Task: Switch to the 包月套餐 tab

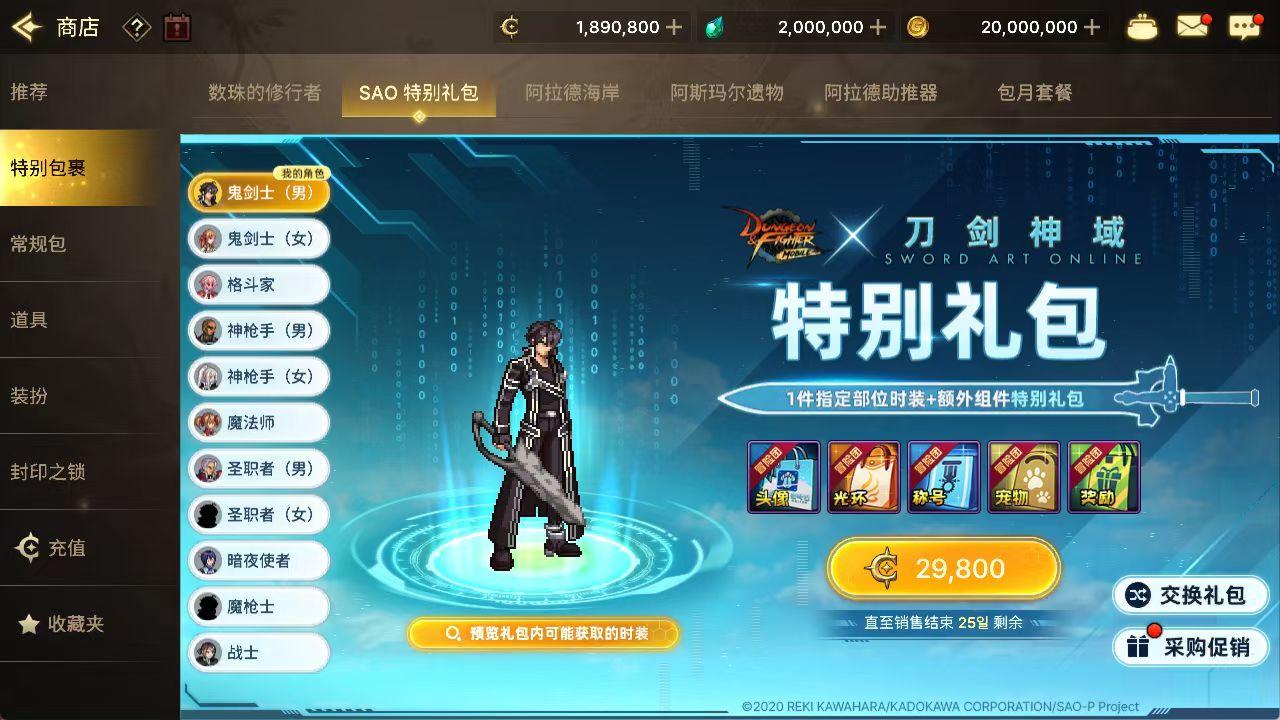Action: coord(1032,91)
